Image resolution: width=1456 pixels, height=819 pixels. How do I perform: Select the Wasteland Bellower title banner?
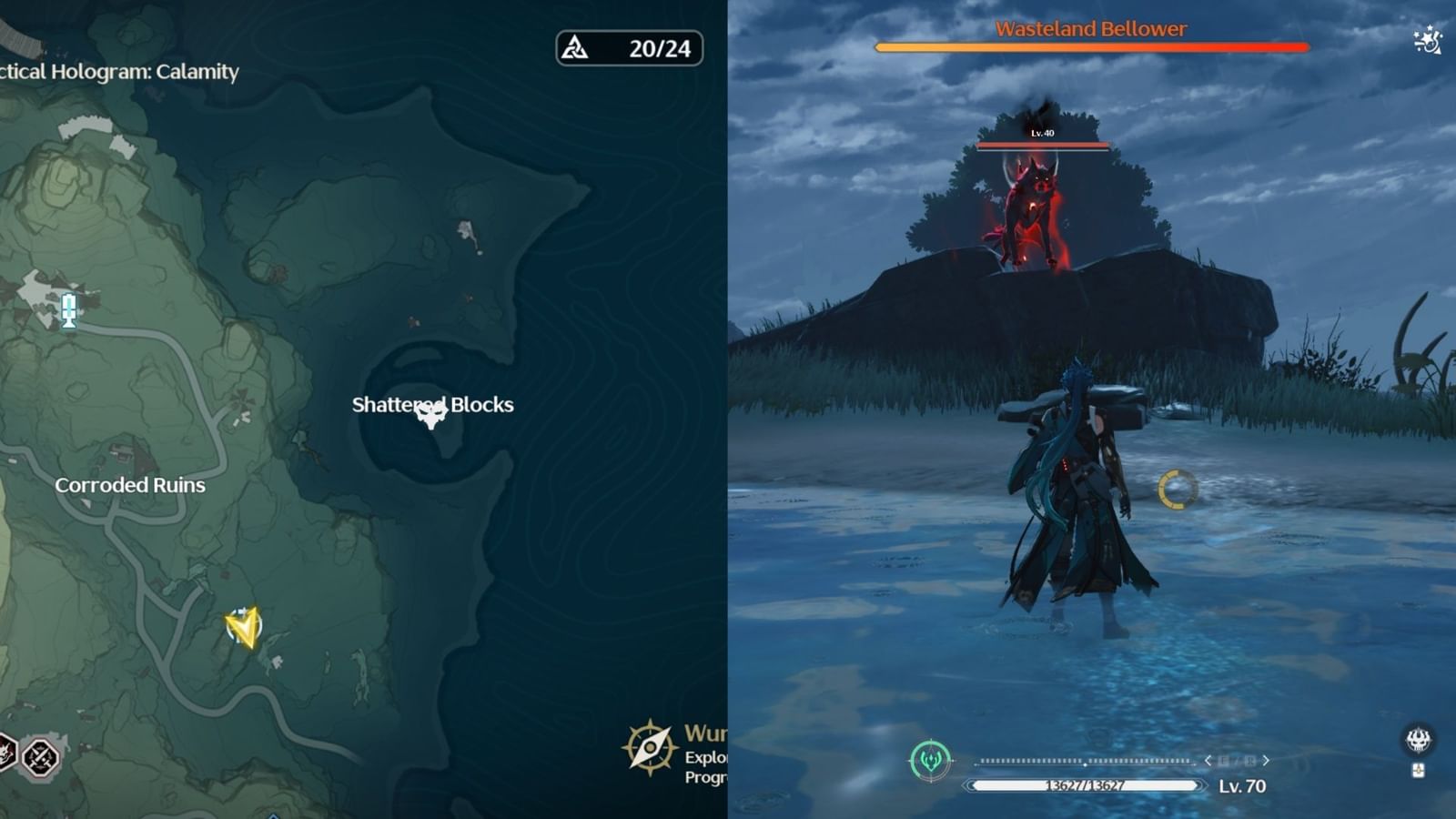1088,28
